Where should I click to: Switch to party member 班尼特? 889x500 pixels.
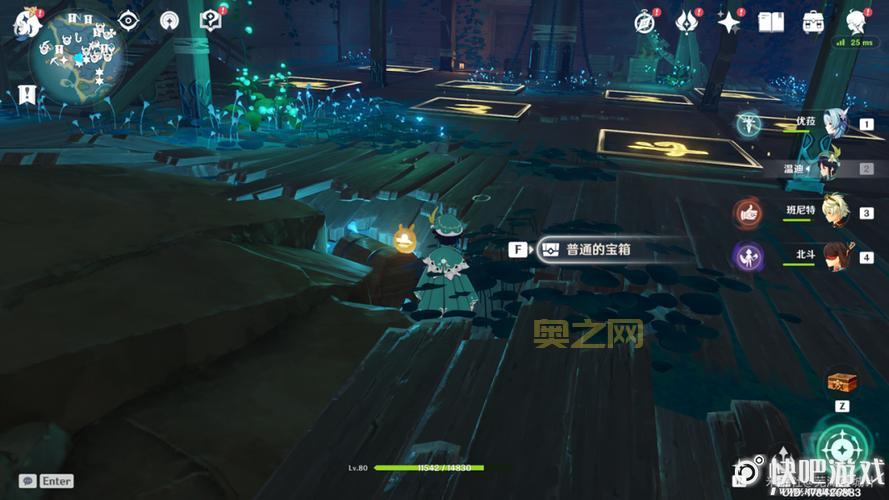pyautogui.click(x=830, y=211)
